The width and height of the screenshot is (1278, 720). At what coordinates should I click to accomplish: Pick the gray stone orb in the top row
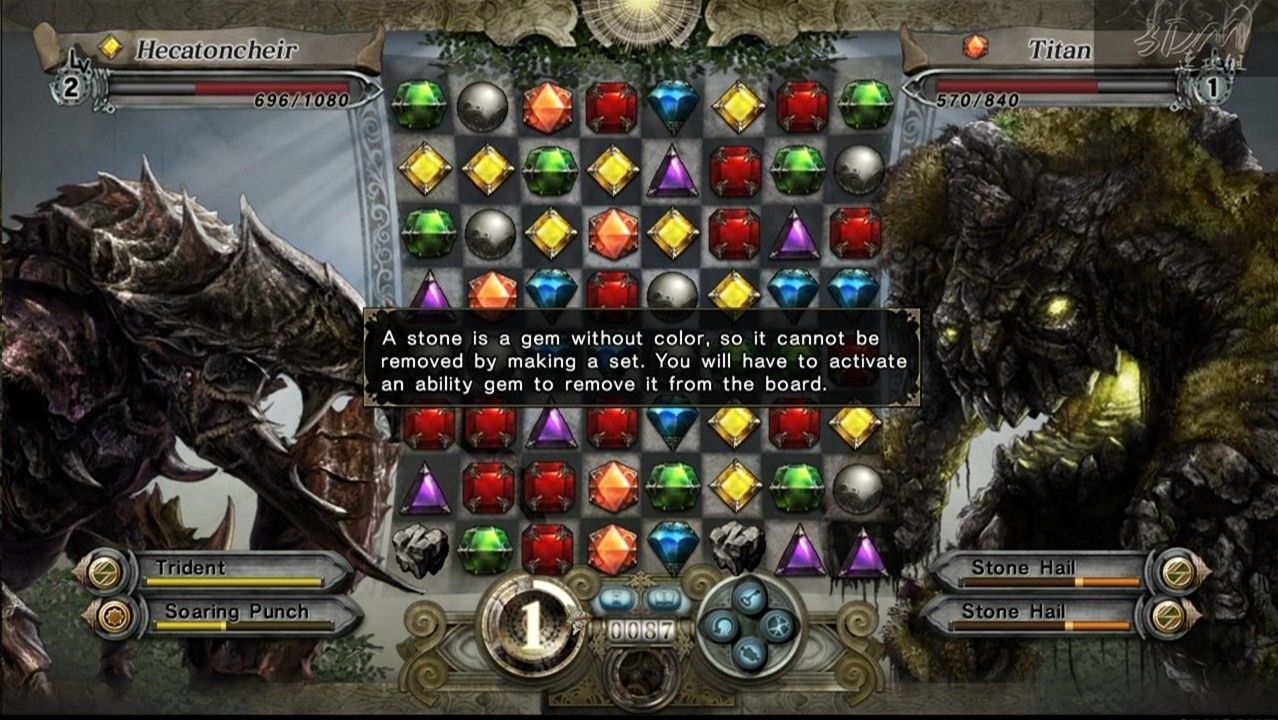[x=483, y=106]
